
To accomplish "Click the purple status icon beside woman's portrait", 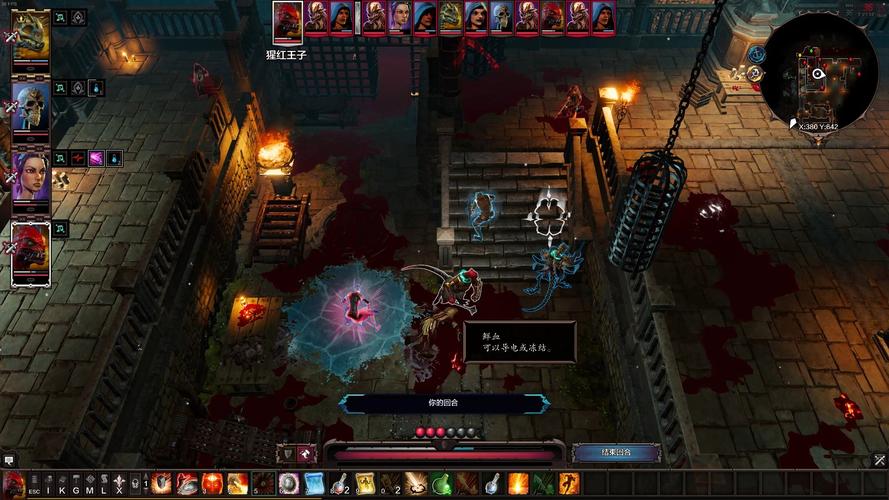I will coord(97,158).
